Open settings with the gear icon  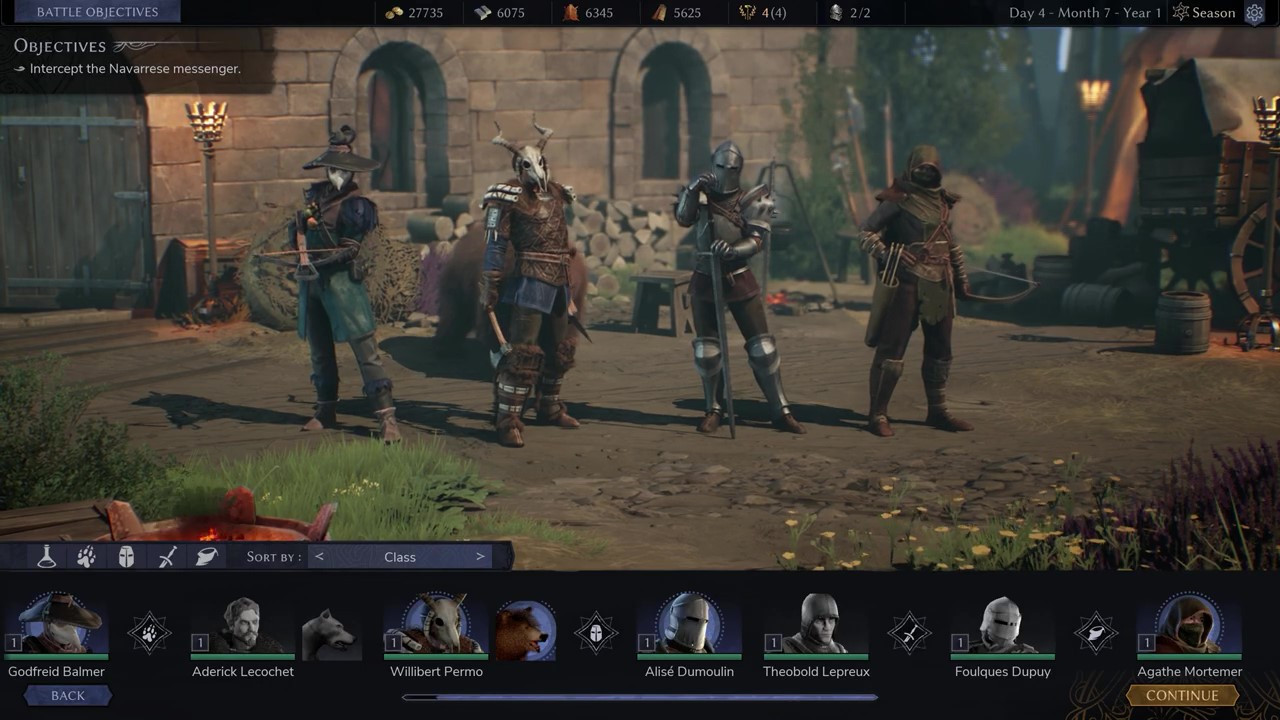click(x=1254, y=13)
